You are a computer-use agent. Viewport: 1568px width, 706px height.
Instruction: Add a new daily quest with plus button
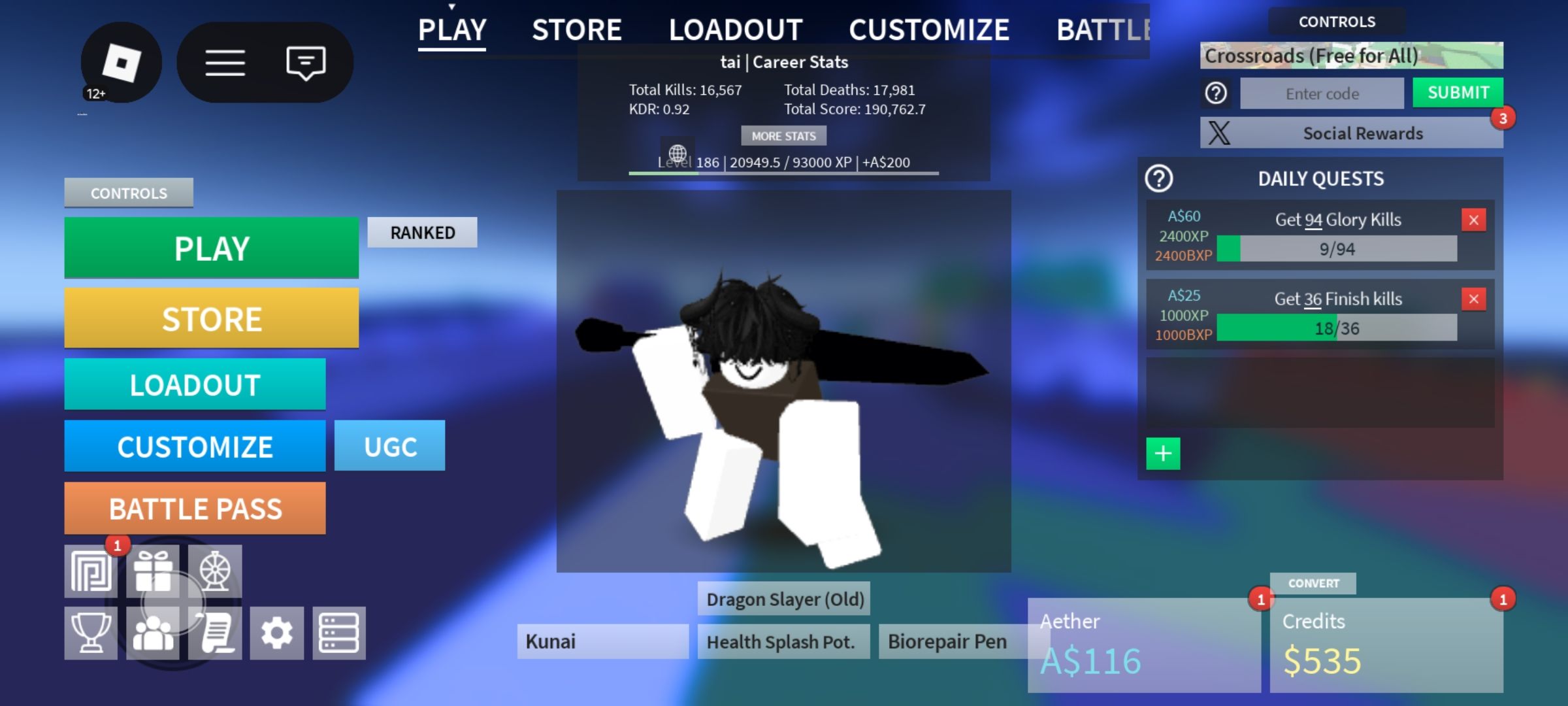point(1163,454)
